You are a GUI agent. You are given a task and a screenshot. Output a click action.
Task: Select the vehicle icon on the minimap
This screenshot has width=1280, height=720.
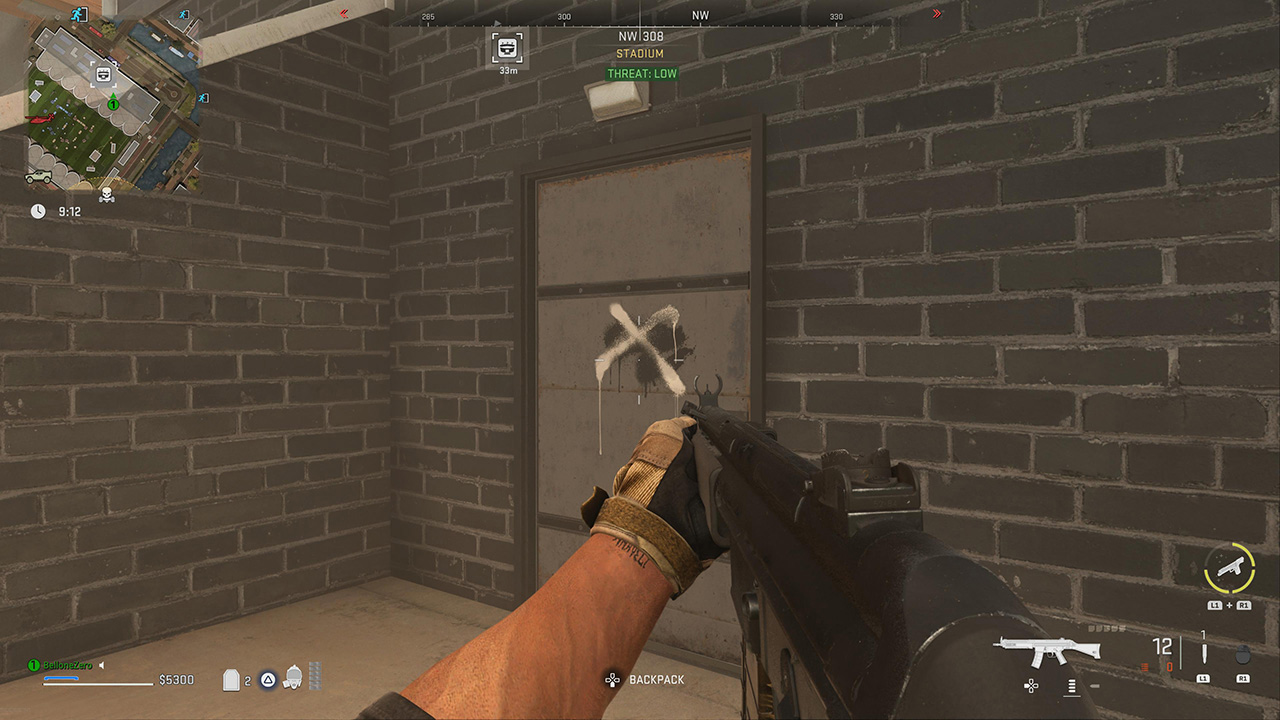coord(38,176)
